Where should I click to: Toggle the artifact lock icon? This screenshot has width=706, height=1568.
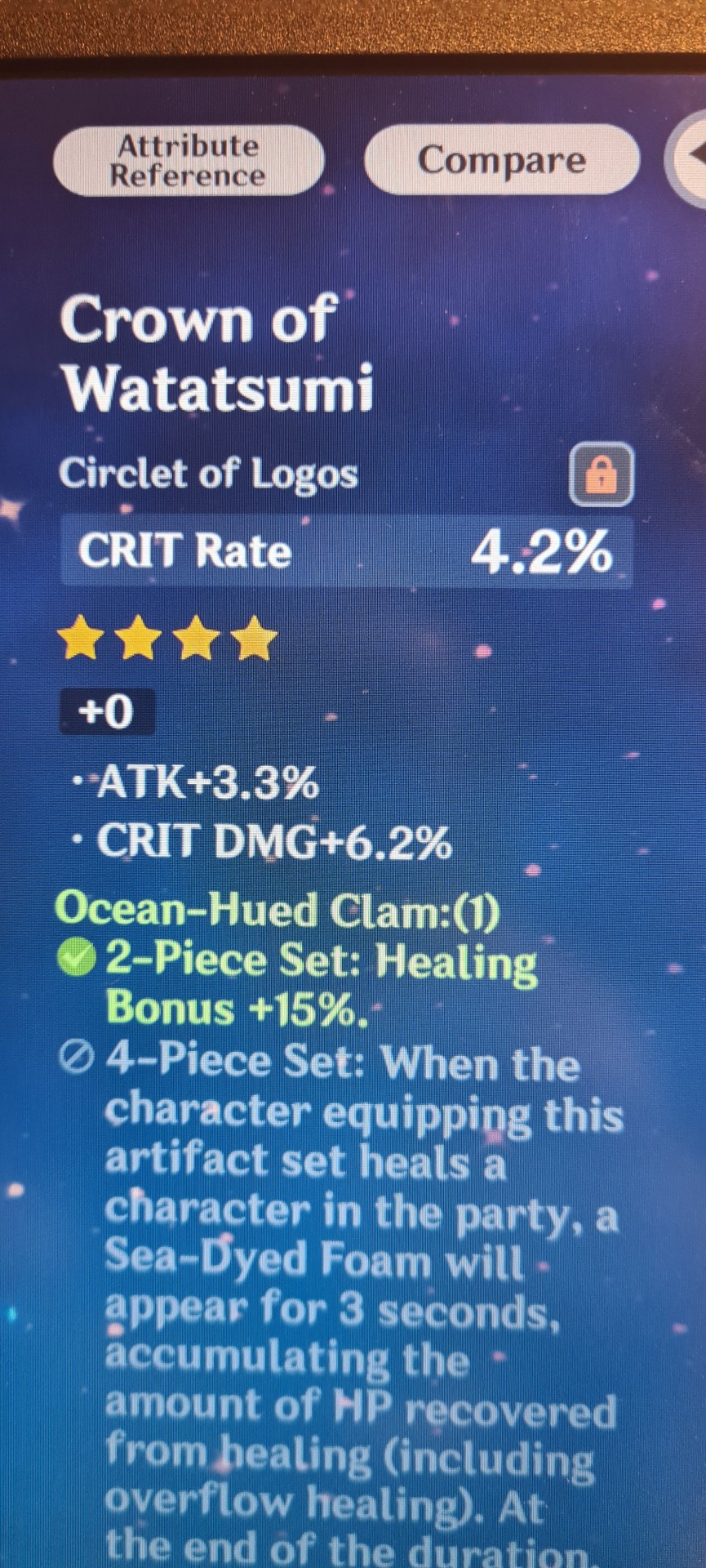[x=601, y=474]
